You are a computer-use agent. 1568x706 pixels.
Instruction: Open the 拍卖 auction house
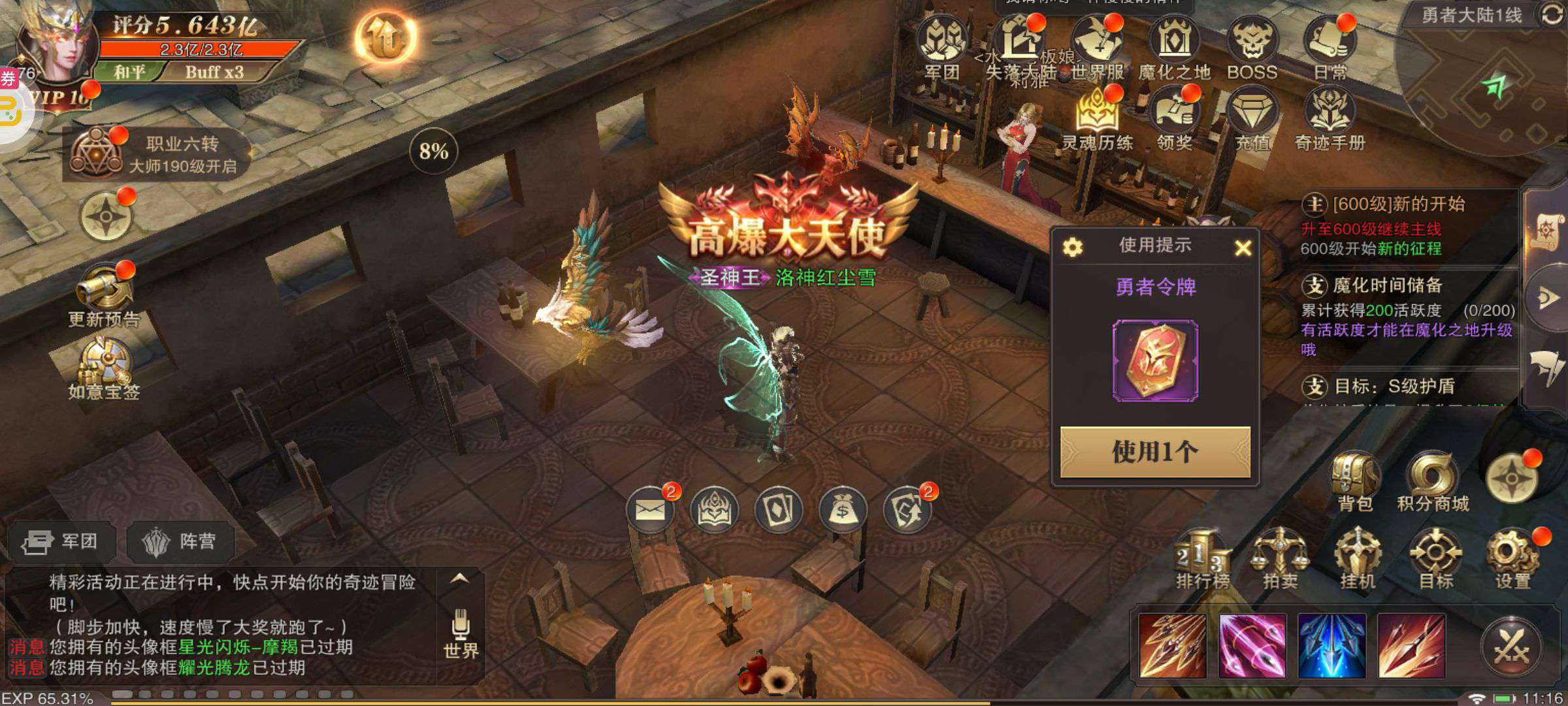[x=1279, y=559]
